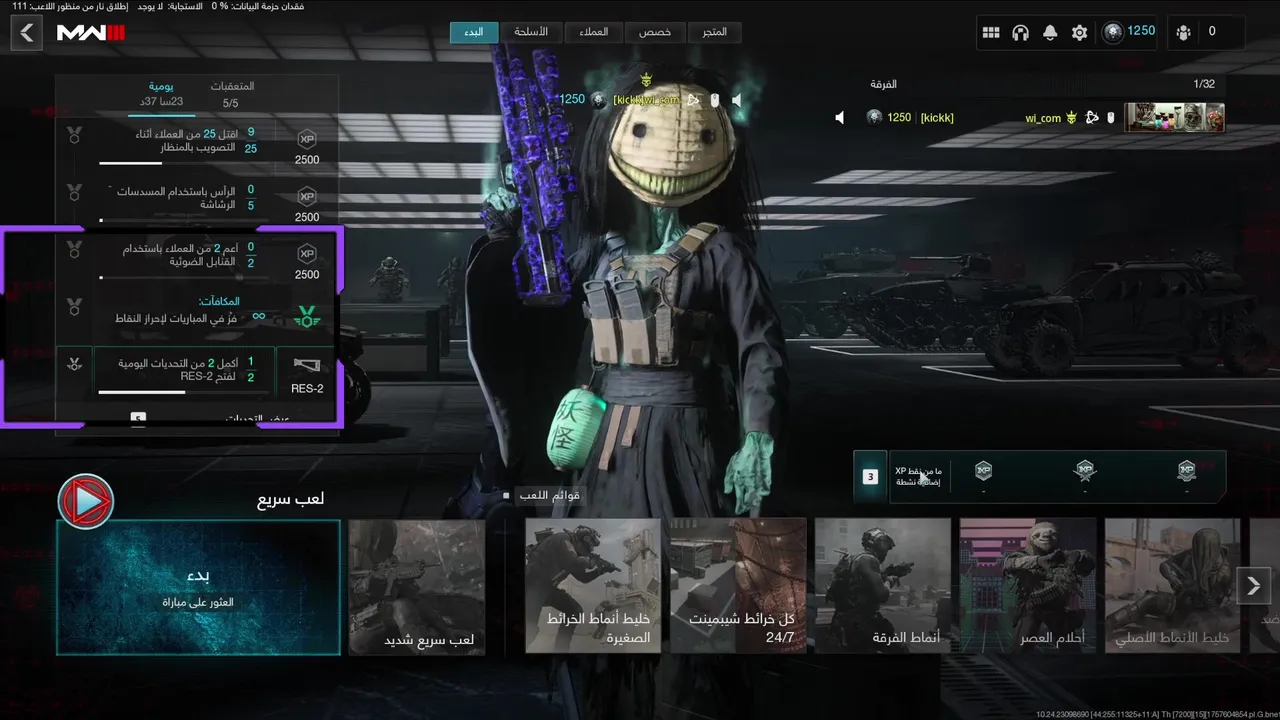1280x720 pixels.
Task: Open the notifications bell
Action: coord(1050,33)
